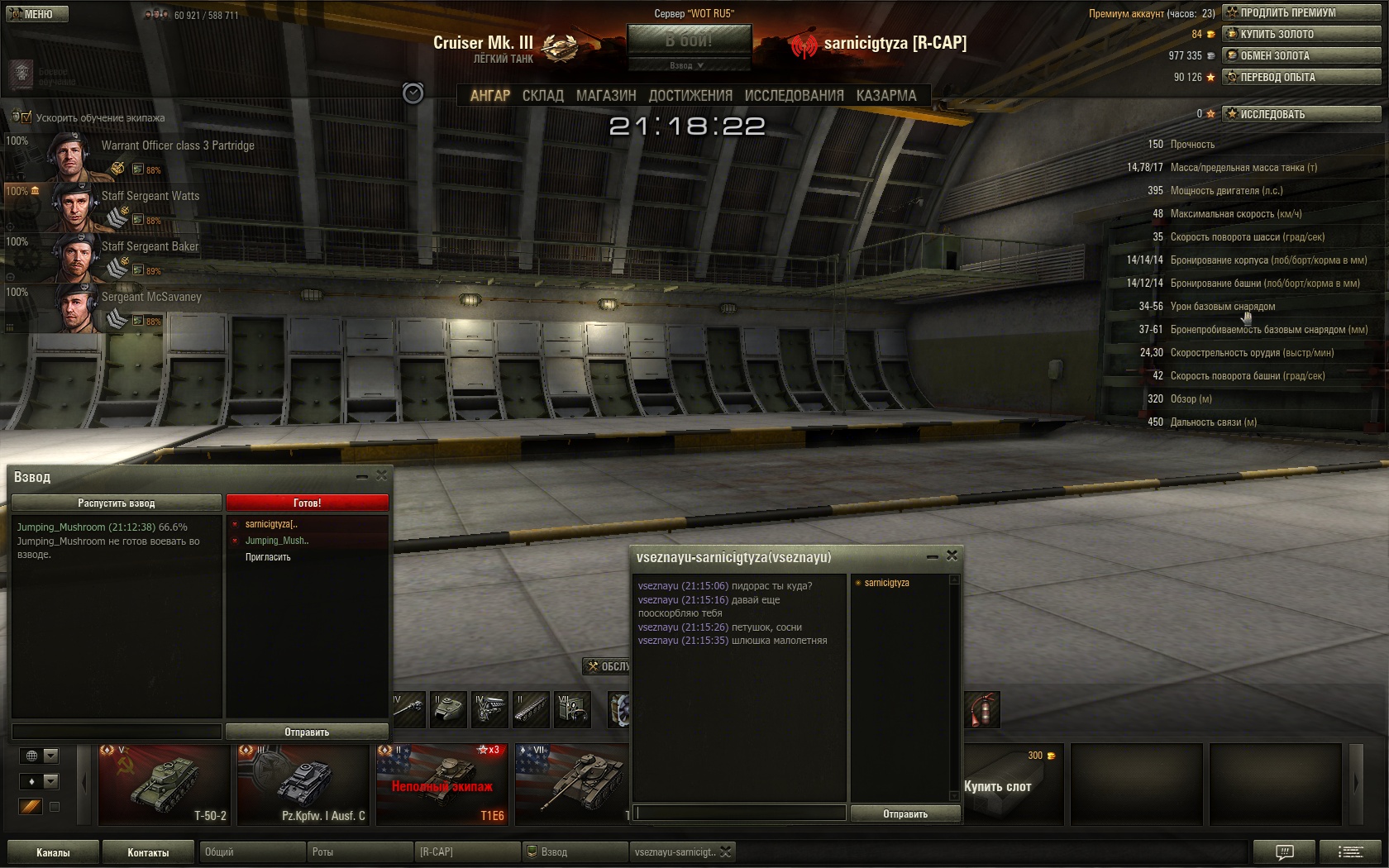Image resolution: width=1389 pixels, height=868 pixels.
Task: Select the T-50-2 tank in carousel
Action: (x=164, y=784)
